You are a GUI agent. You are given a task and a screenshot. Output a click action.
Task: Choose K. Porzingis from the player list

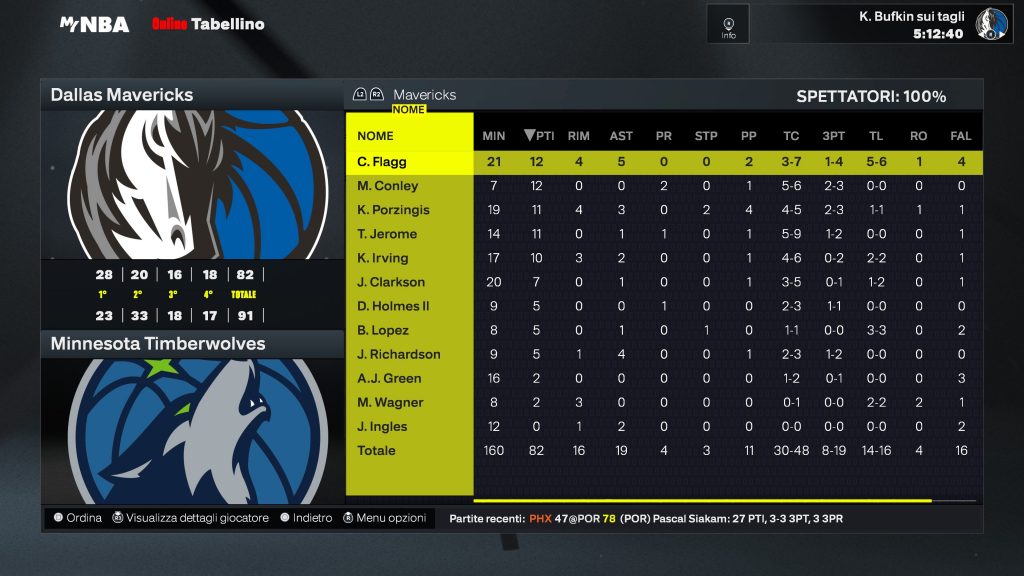click(x=394, y=210)
